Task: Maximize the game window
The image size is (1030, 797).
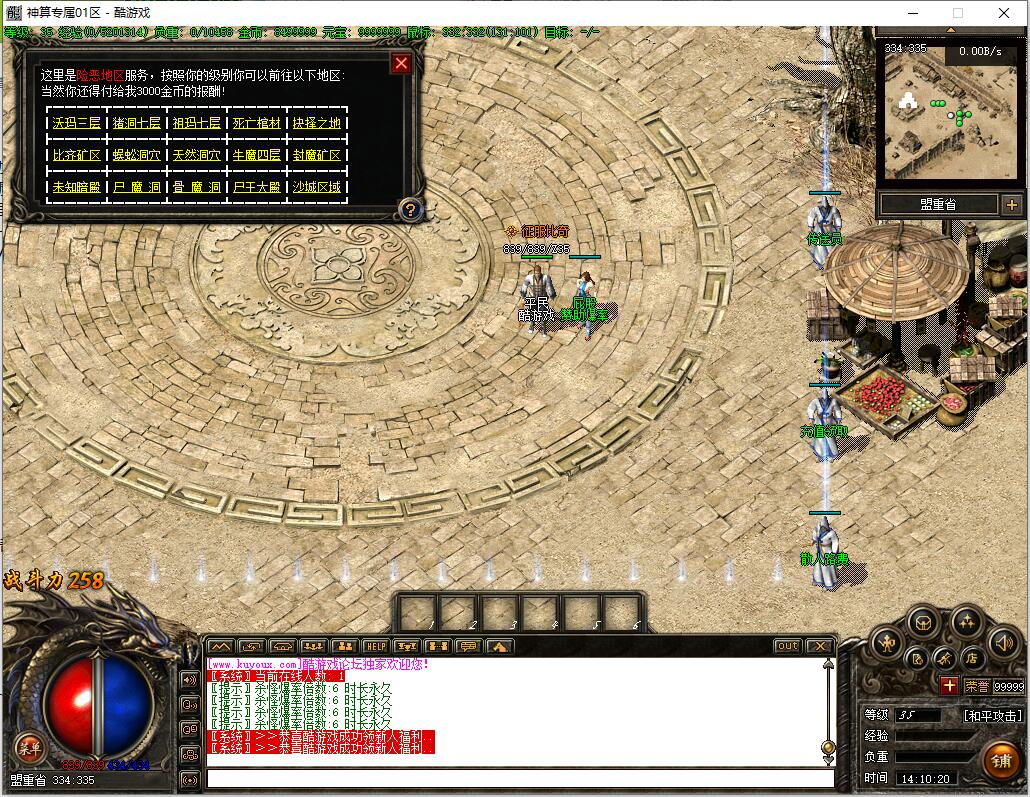Action: point(957,13)
